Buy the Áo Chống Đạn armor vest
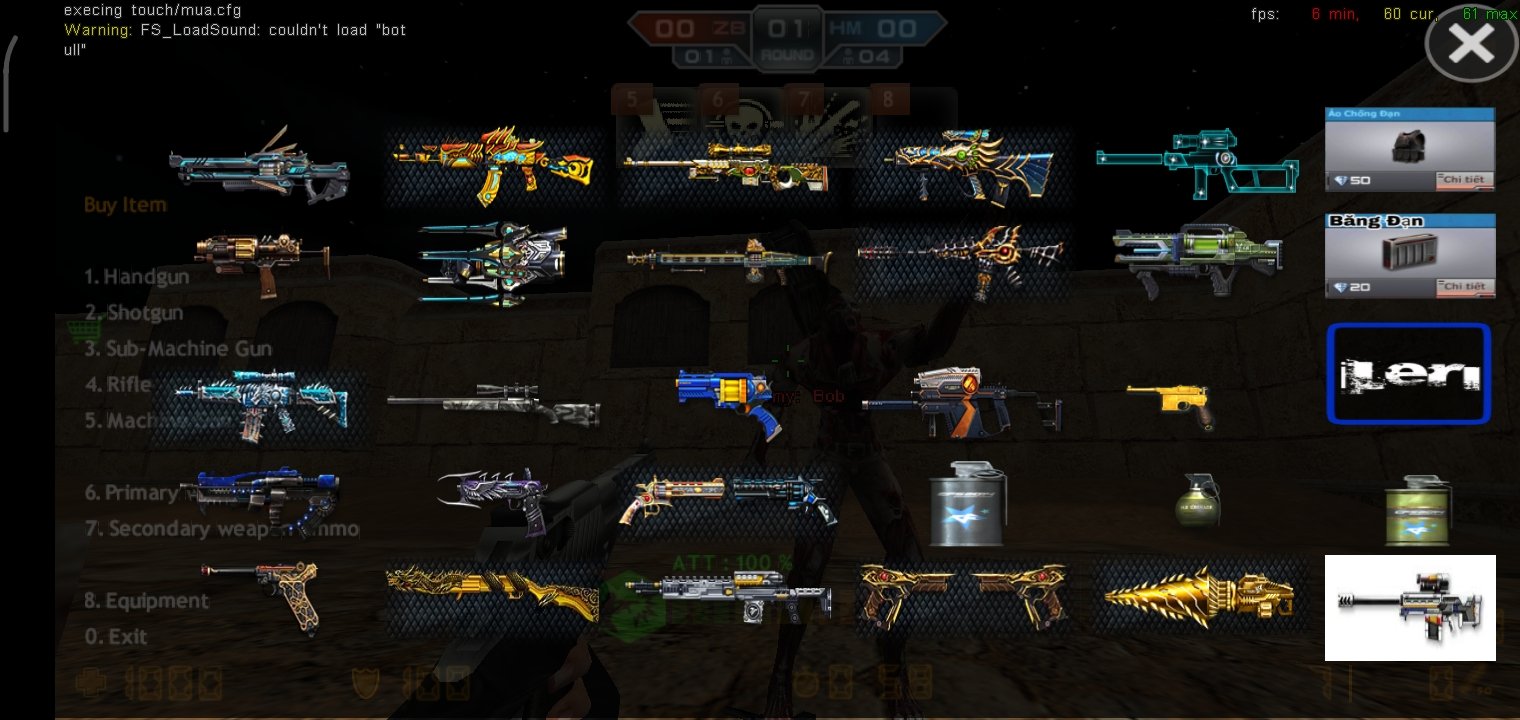The width and height of the screenshot is (1520, 720). pos(1409,146)
